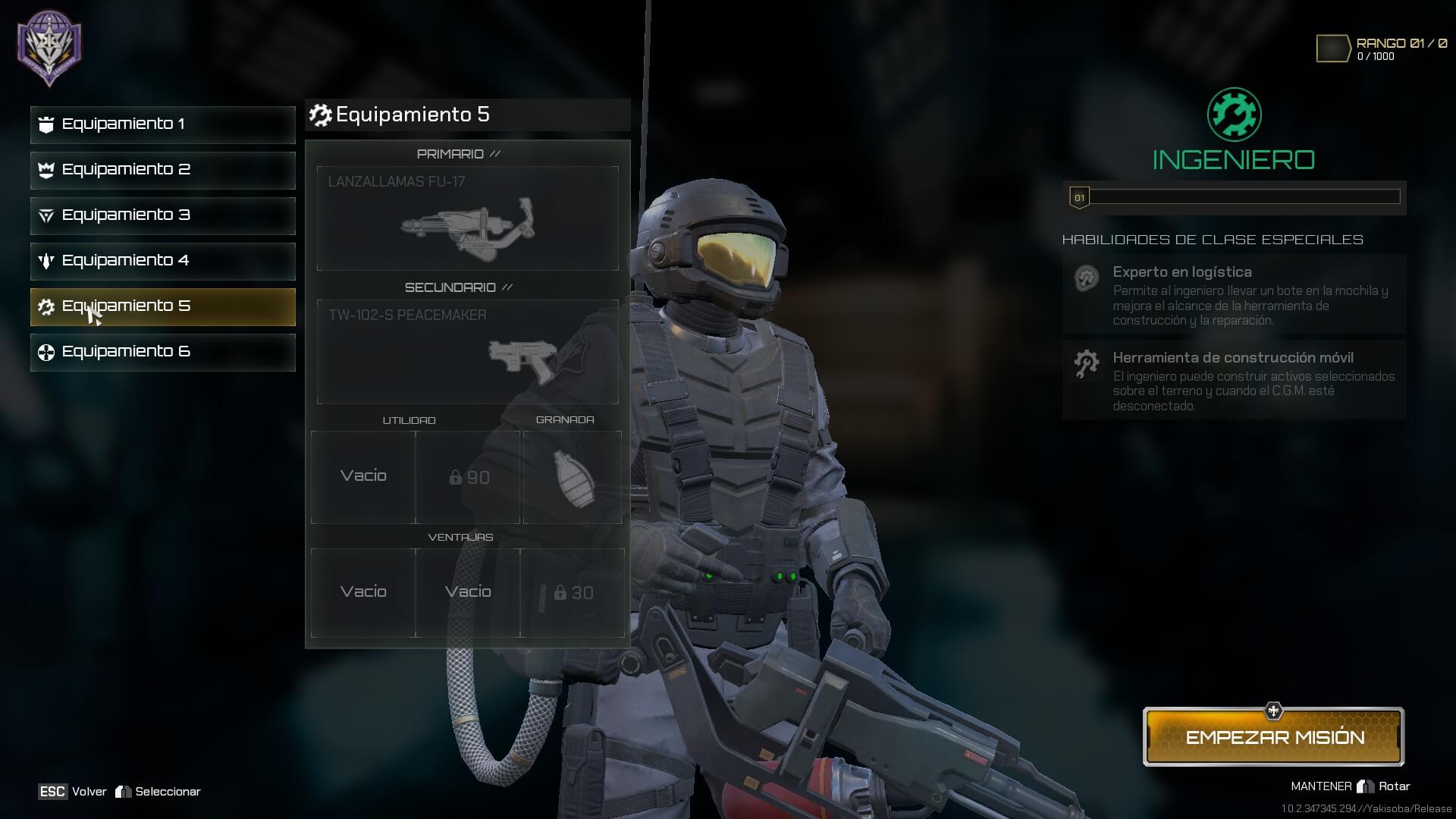View Herramienta de construcción móvil ability

(x=1234, y=380)
